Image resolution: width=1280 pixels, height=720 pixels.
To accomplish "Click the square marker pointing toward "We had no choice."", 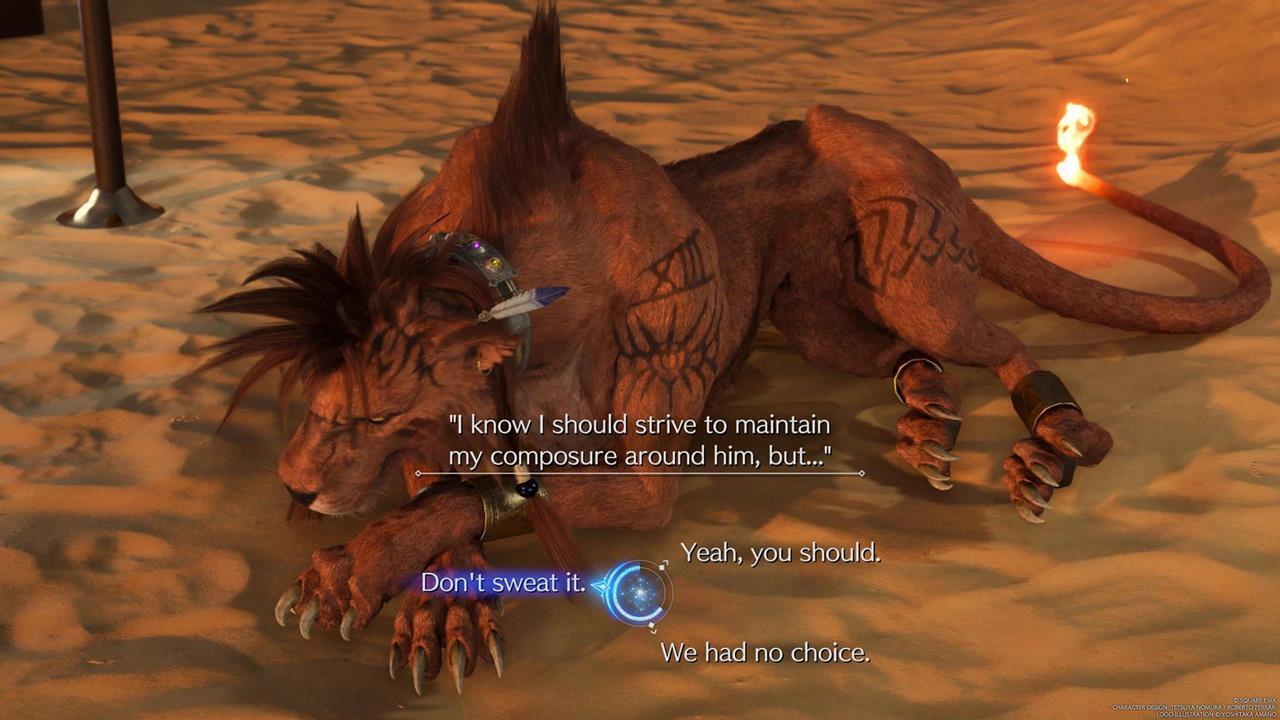I will (652, 626).
